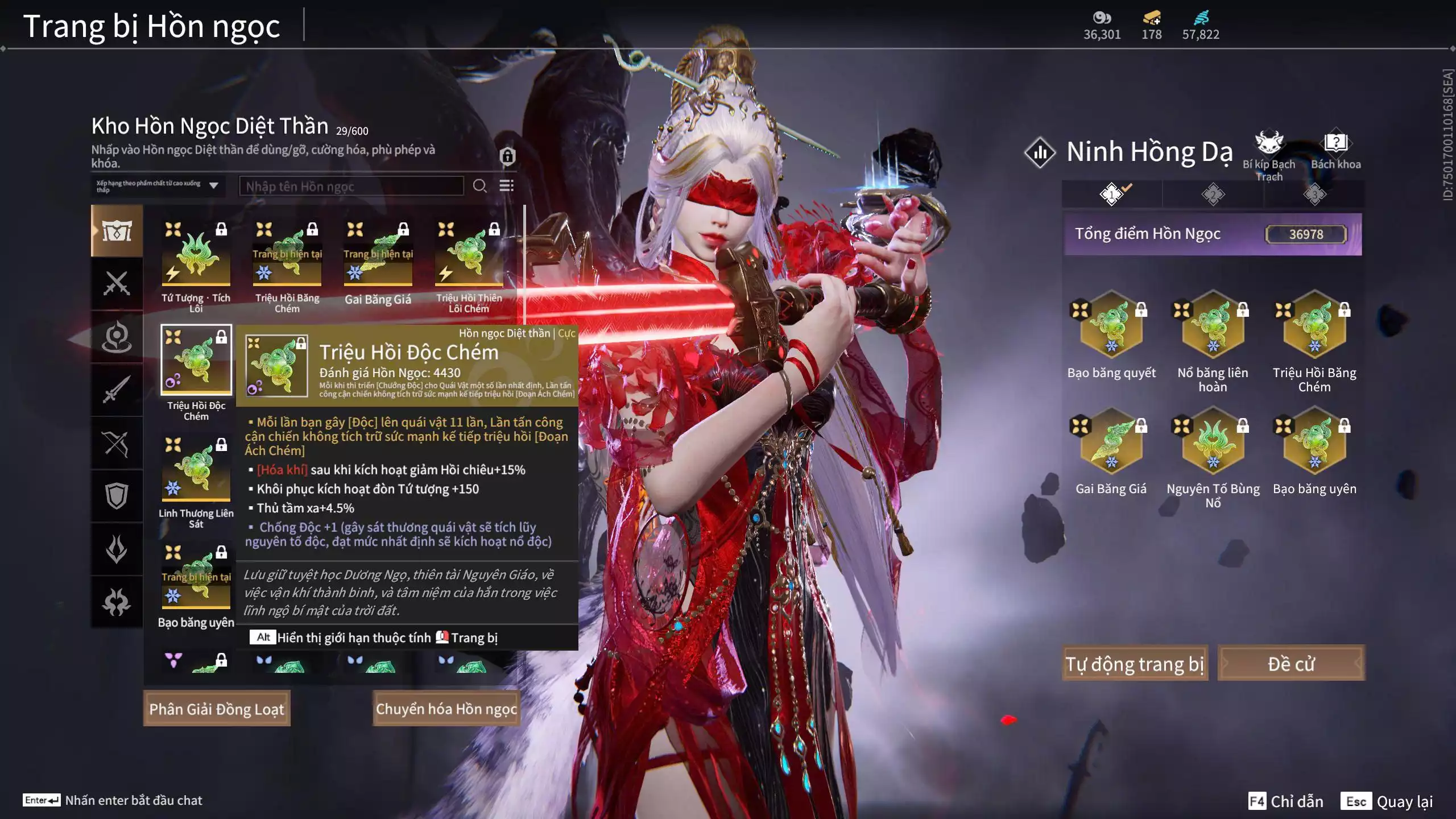Image resolution: width=1456 pixels, height=819 pixels.
Task: Open the list filter options icon
Action: [x=506, y=186]
